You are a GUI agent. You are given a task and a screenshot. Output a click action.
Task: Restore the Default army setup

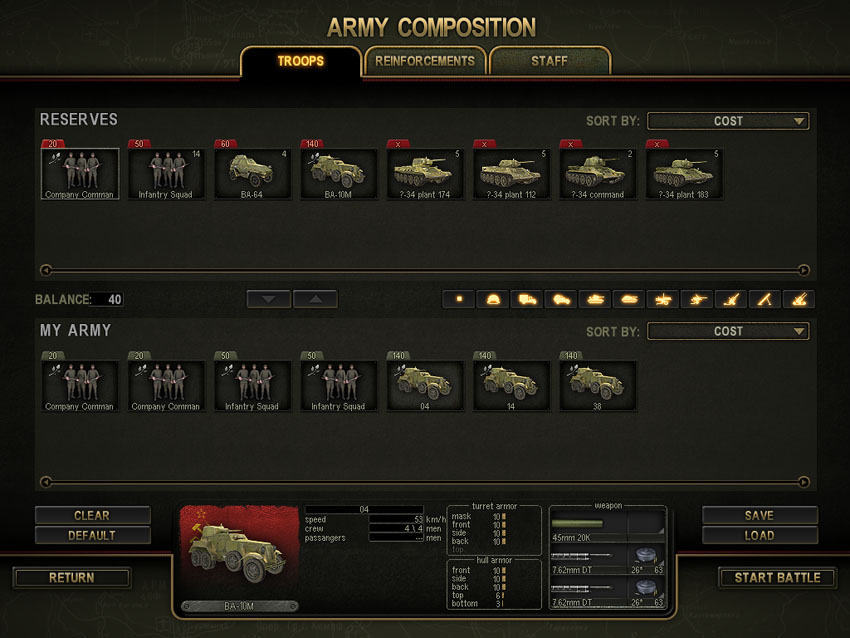click(x=92, y=535)
